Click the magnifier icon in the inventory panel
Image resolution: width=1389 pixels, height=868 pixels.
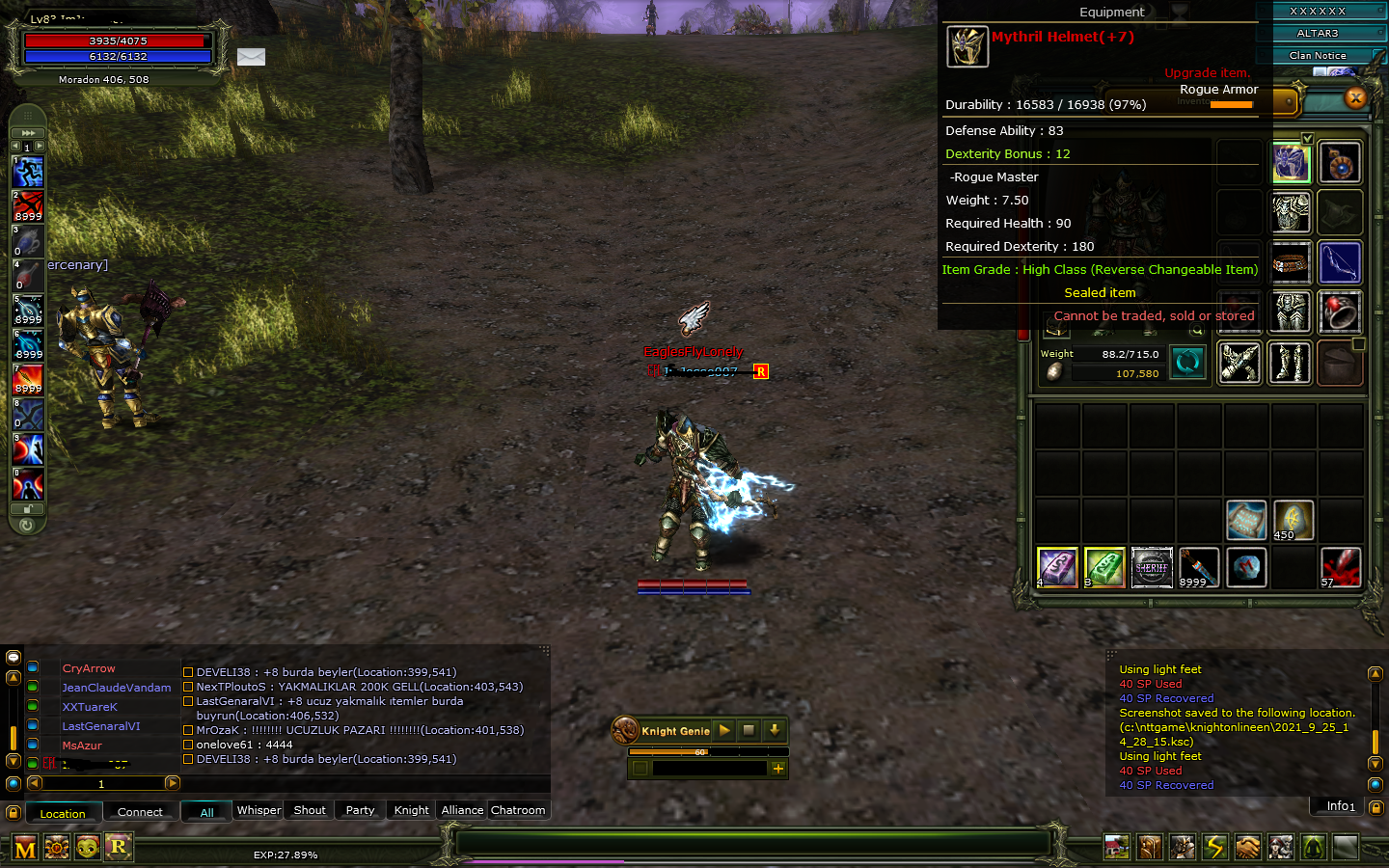[x=1197, y=328]
